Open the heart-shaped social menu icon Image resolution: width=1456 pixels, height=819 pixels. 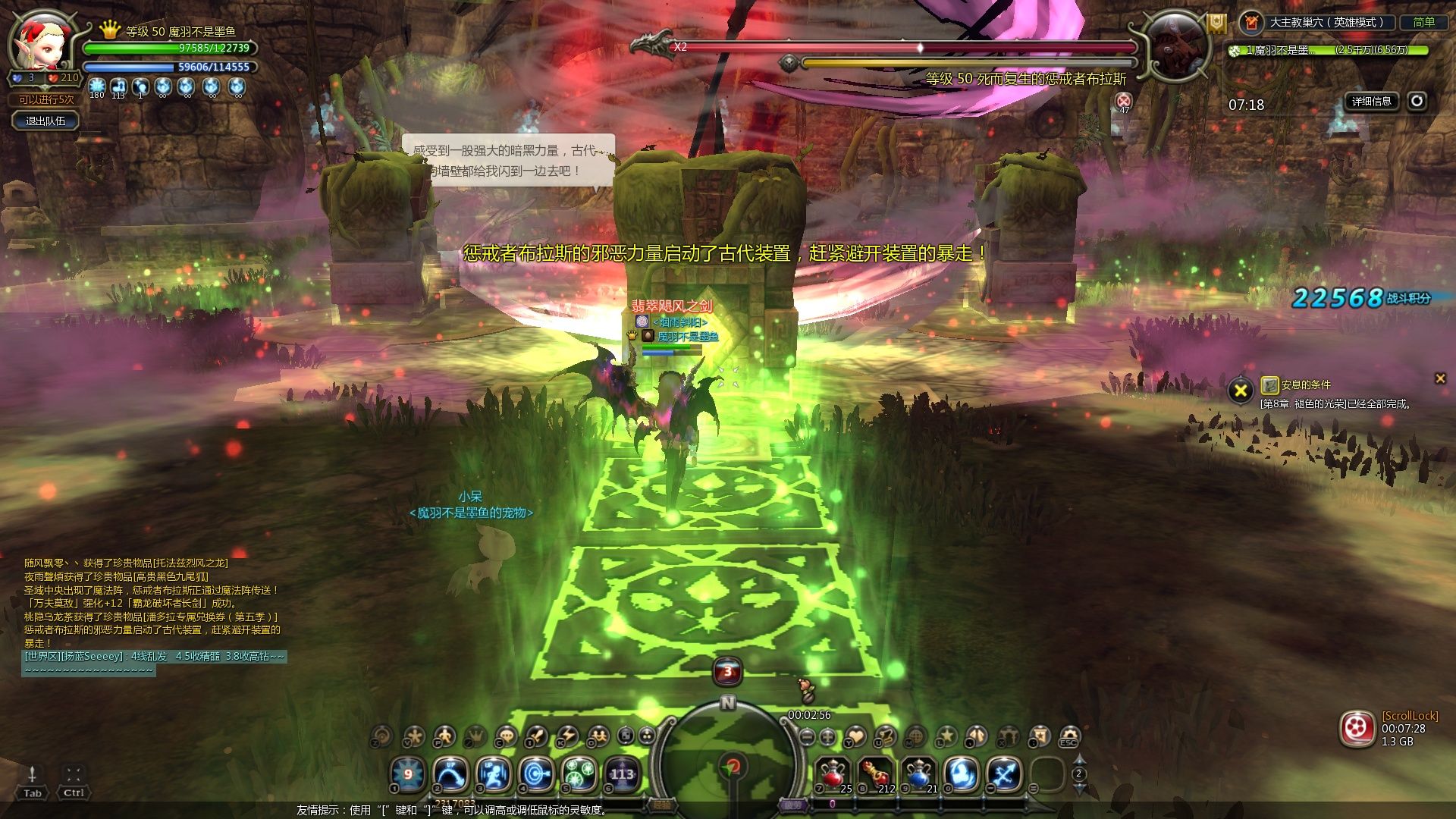coord(855,736)
